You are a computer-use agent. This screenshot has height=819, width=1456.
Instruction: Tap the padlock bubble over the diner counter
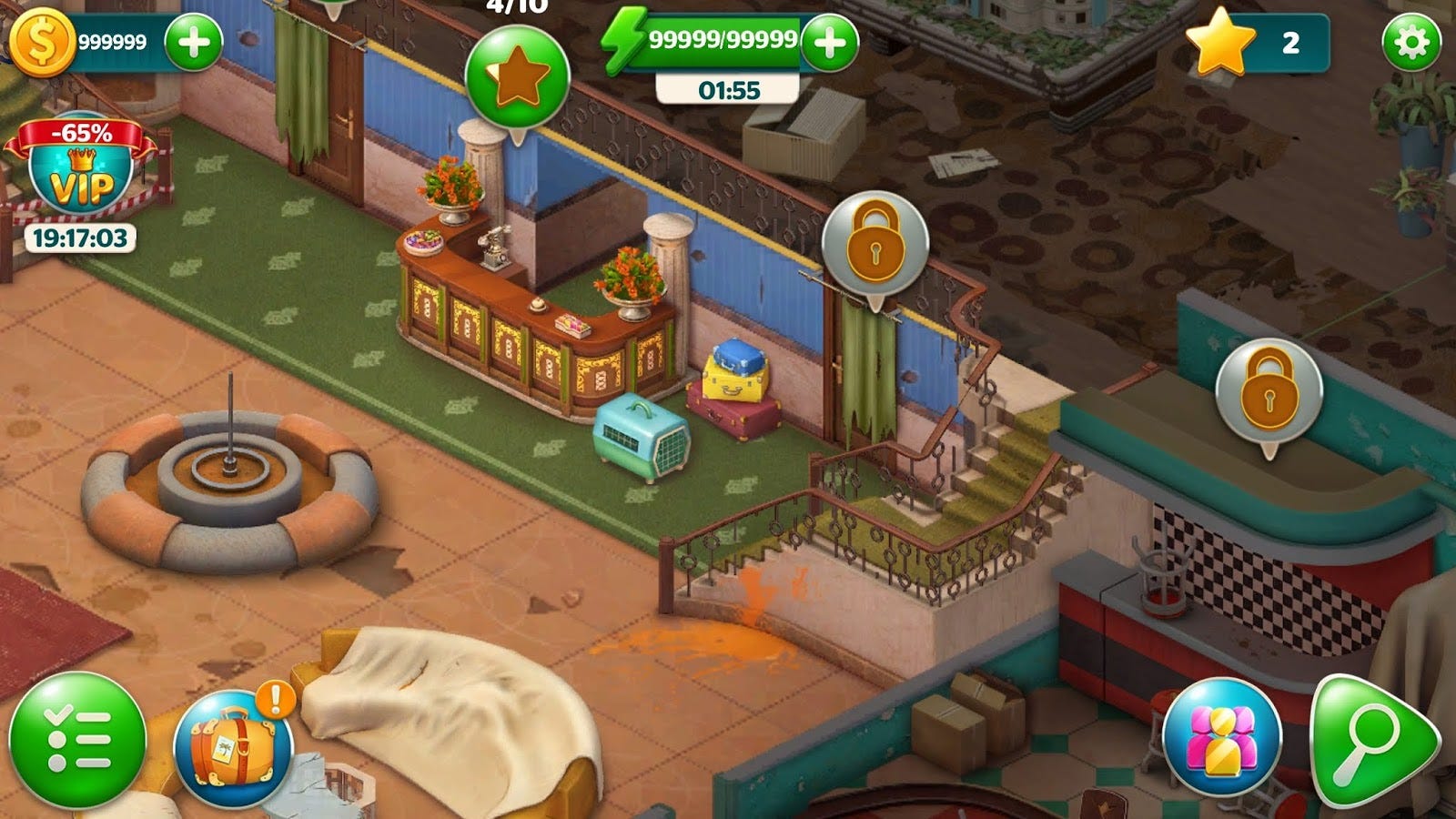point(1269,391)
